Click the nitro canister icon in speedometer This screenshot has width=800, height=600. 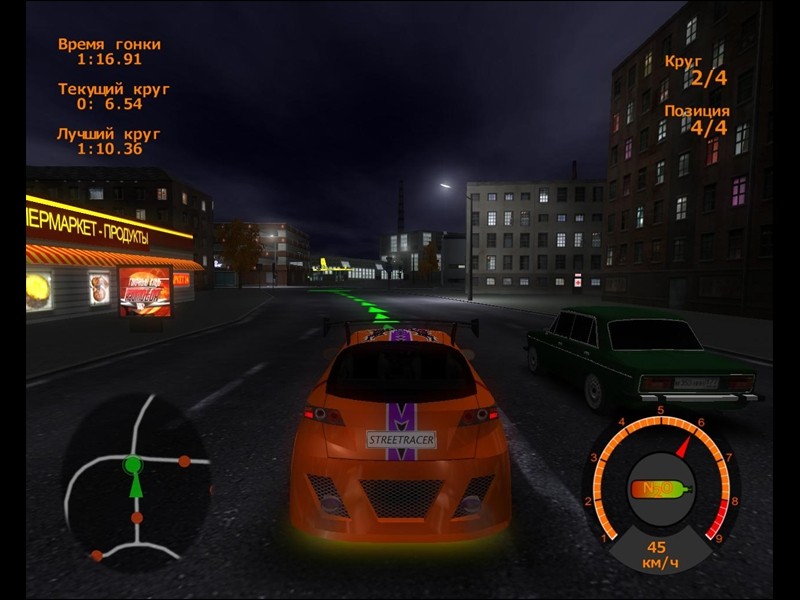[x=659, y=490]
